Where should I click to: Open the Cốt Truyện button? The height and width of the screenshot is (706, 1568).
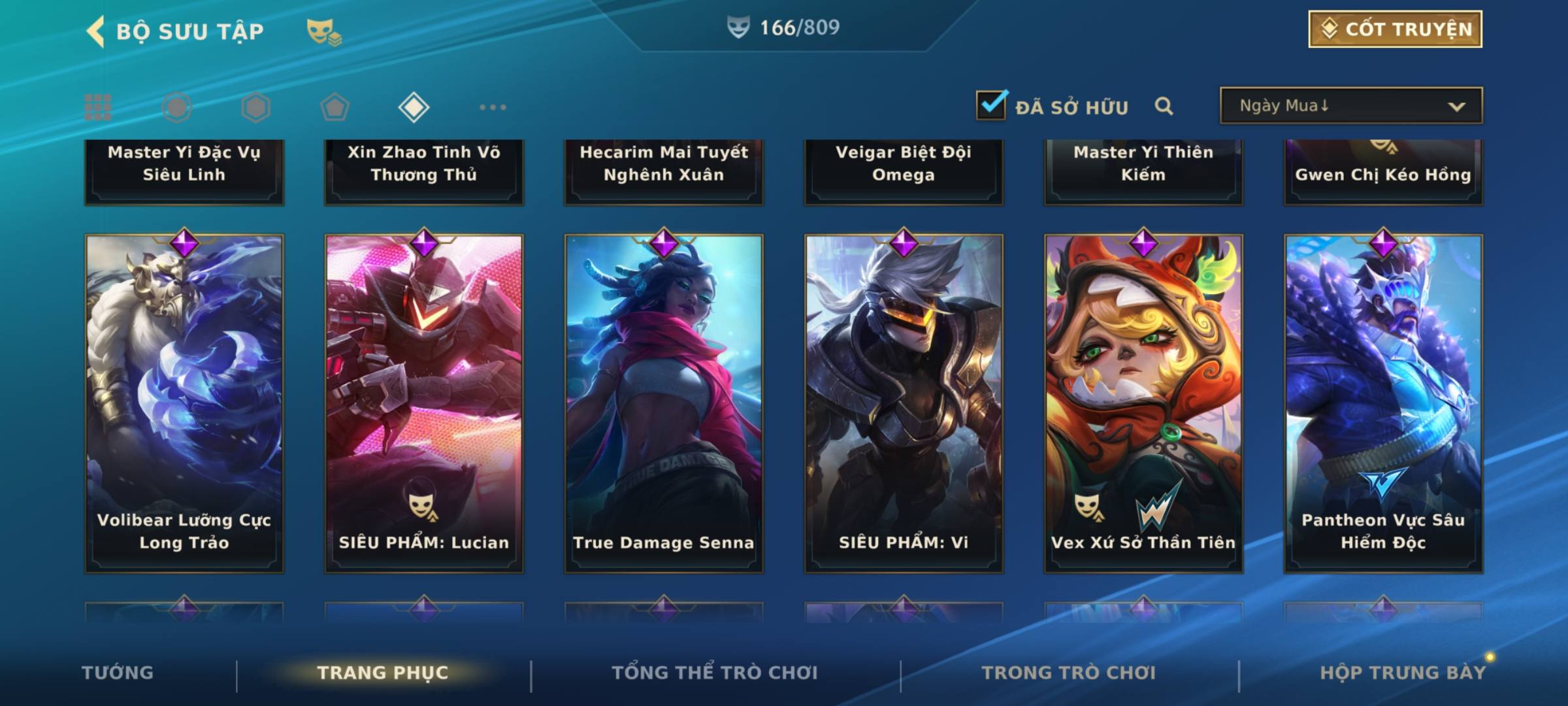coord(1395,29)
